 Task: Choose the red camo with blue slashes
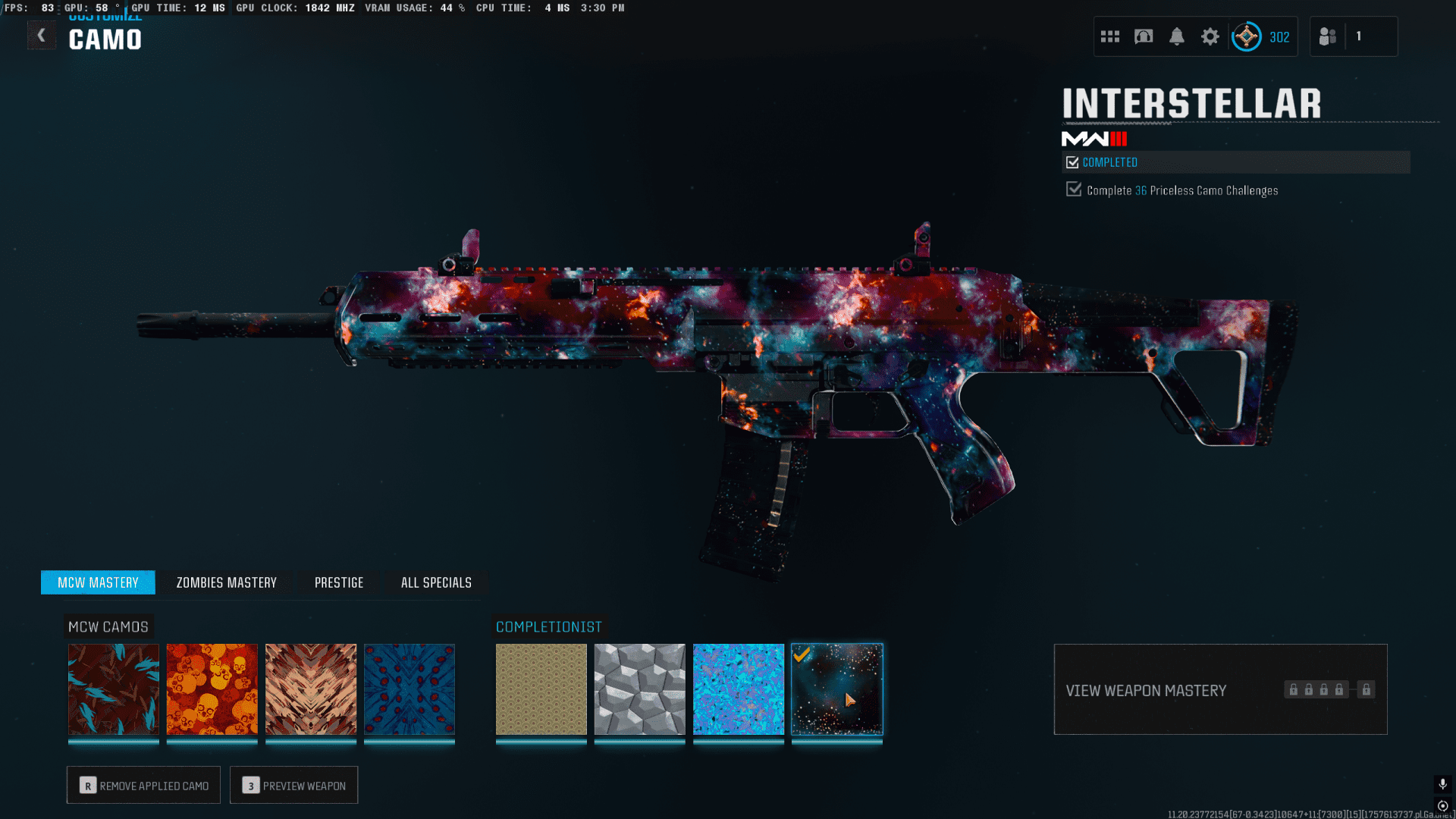114,689
